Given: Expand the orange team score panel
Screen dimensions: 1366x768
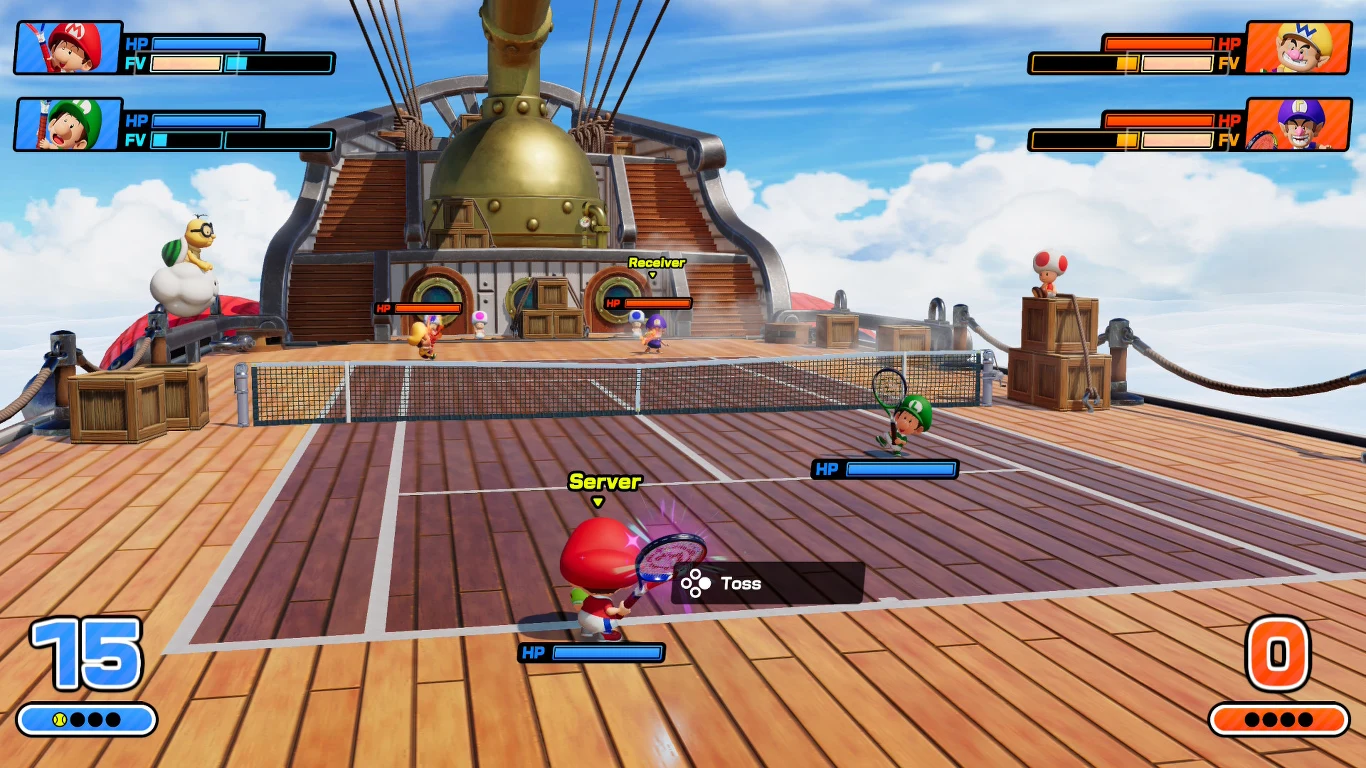Looking at the screenshot, I should [x=1279, y=716].
